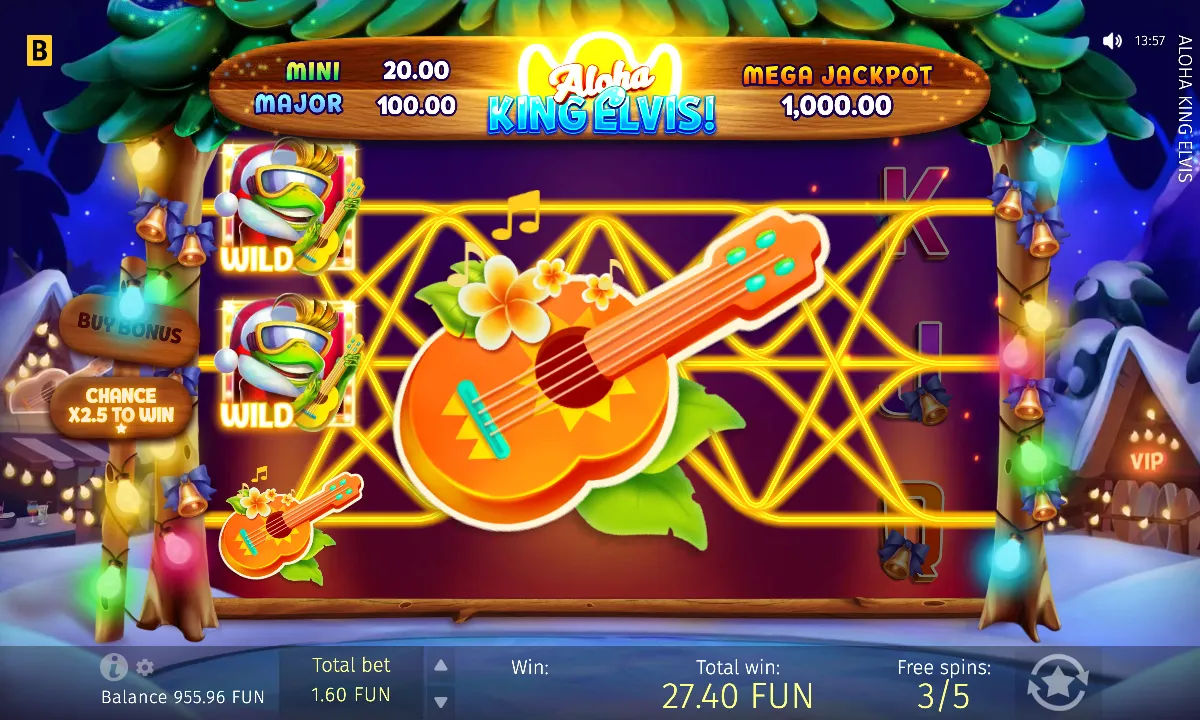Viewport: 1200px width, 720px height.
Task: Open the Buy Bonus sign
Action: [130, 328]
